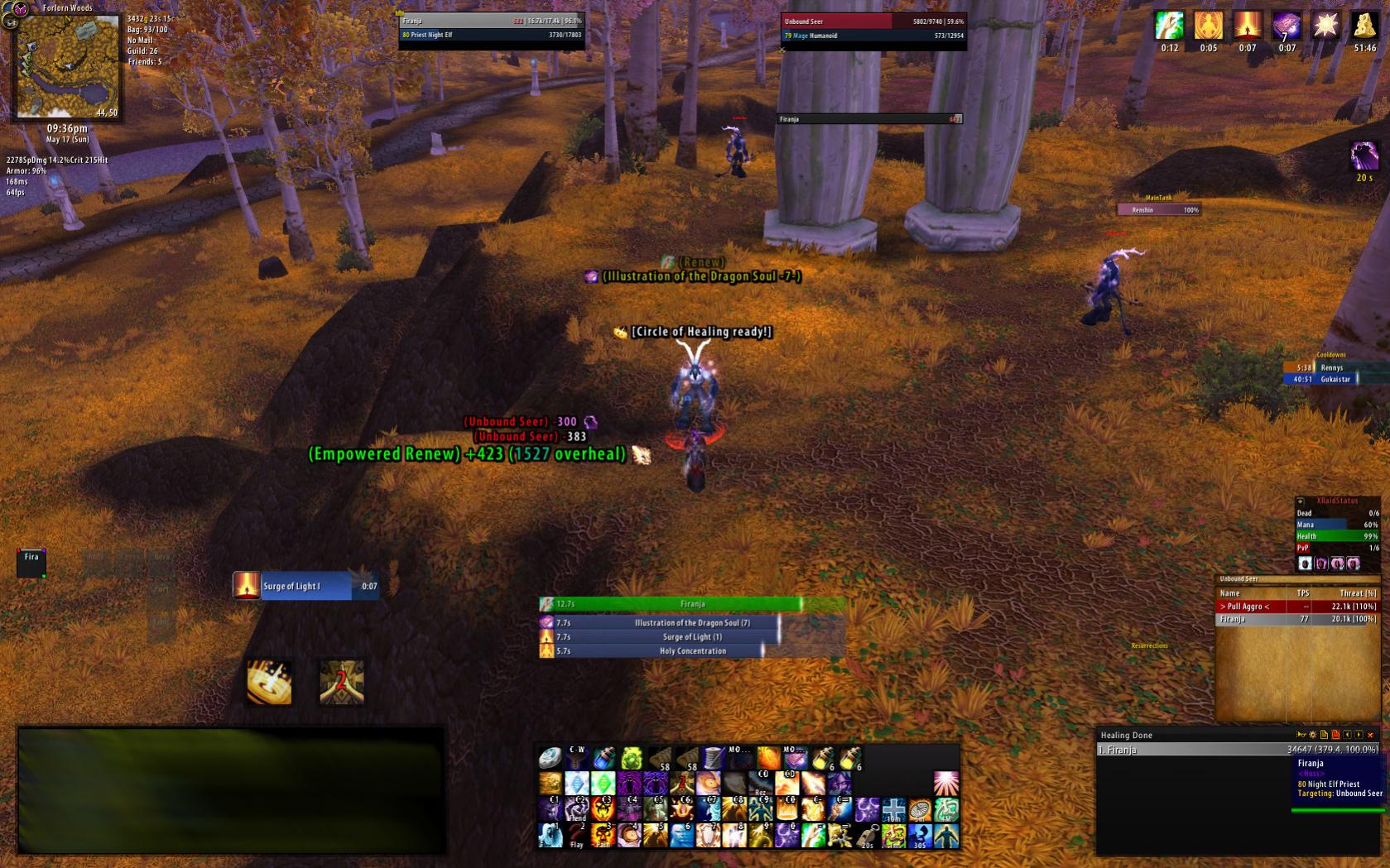Open the Healing Done meter settings gear
Image resolution: width=1390 pixels, height=868 pixels.
(1312, 735)
